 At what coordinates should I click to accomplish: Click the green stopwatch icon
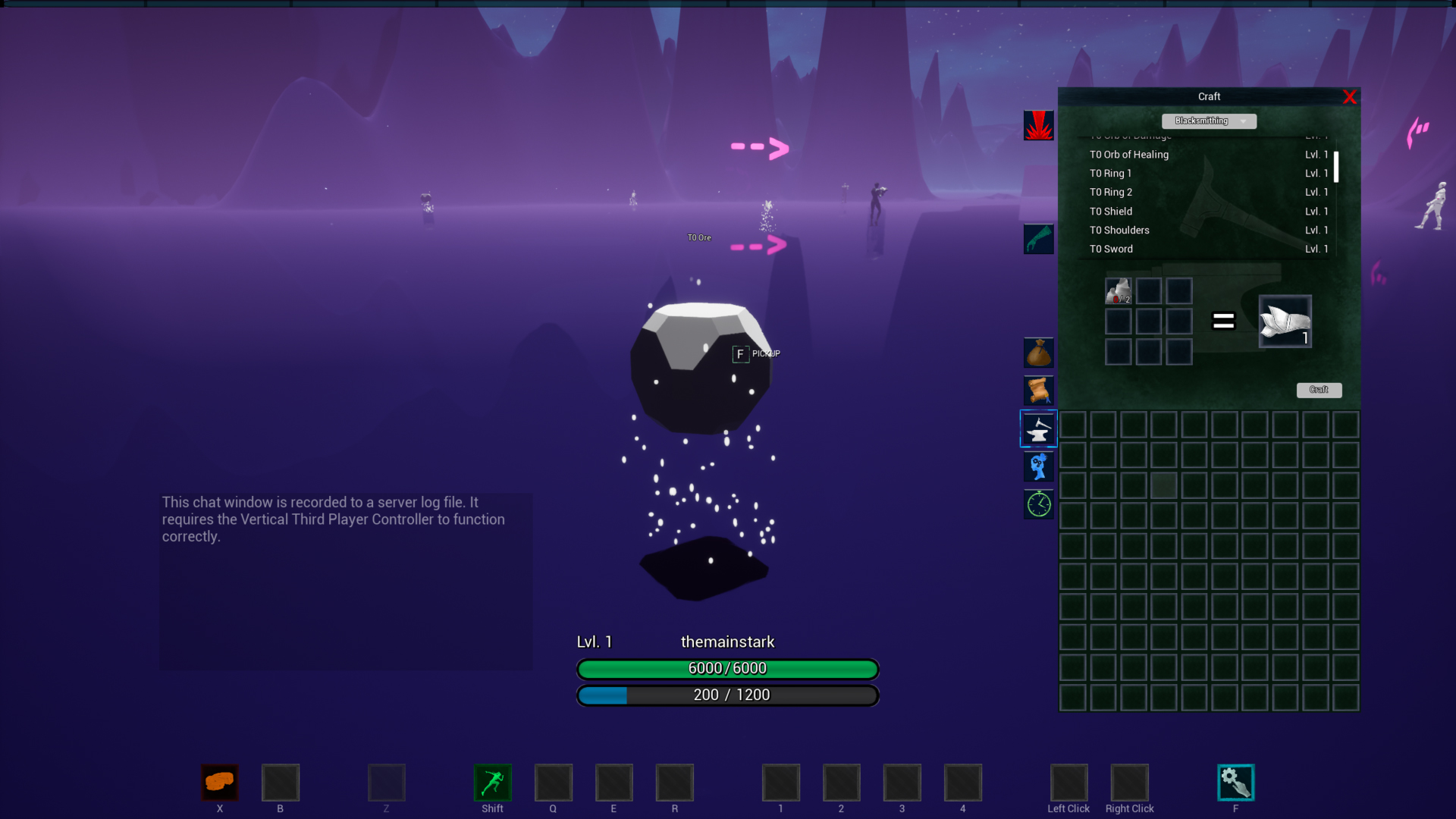[1038, 504]
